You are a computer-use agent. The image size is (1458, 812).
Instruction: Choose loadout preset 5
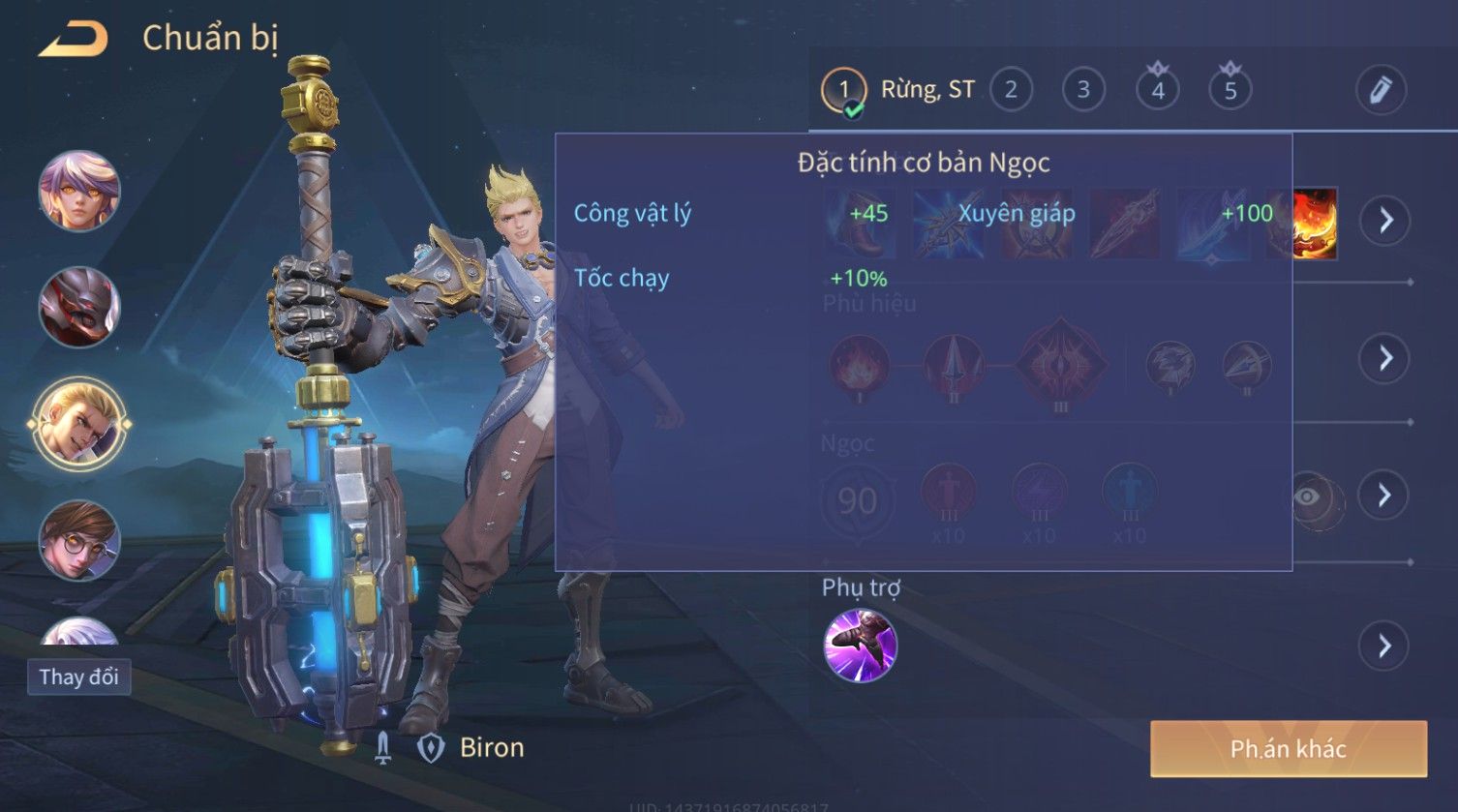(1230, 91)
